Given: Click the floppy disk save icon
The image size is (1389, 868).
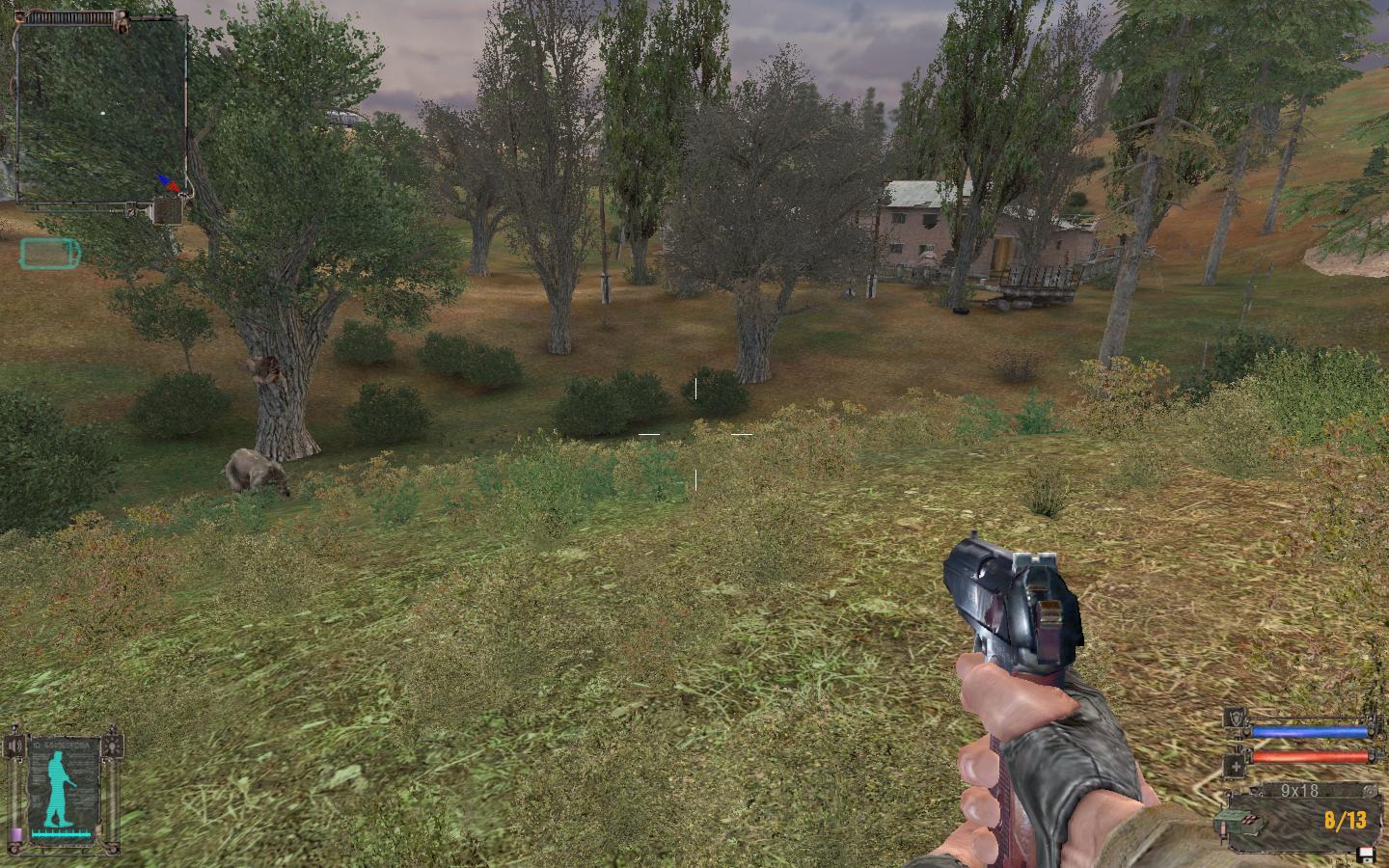Looking at the screenshot, I should pos(1365,854).
